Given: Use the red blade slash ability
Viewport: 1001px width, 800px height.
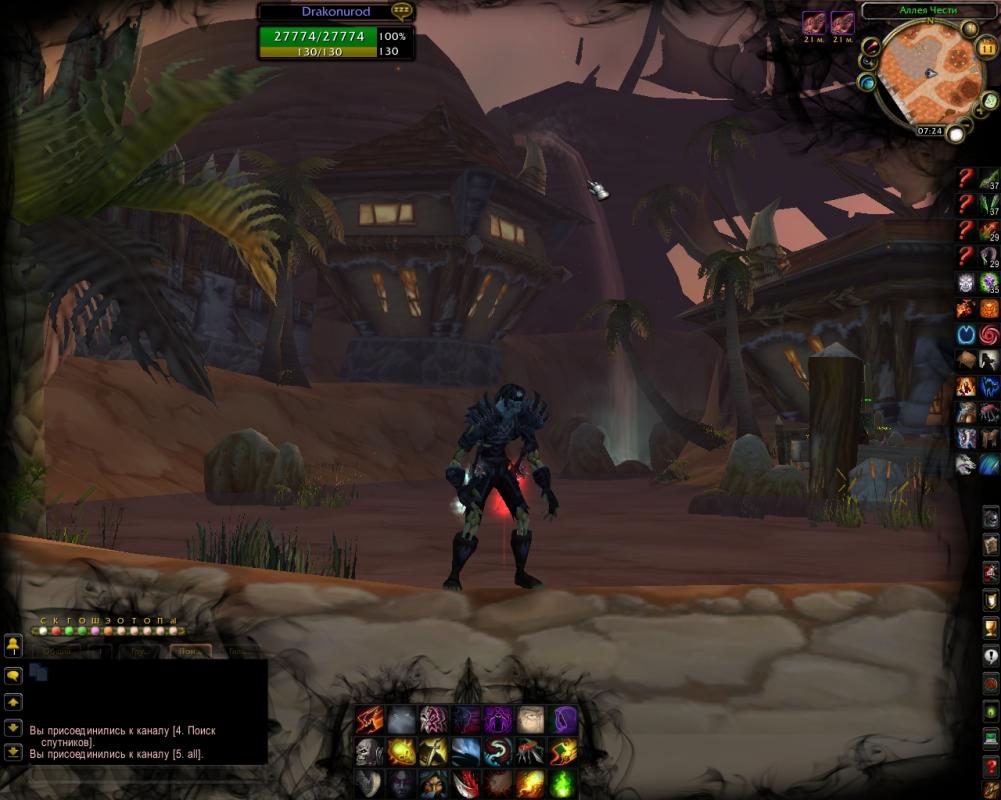Looking at the screenshot, I should pyautogui.click(x=466, y=783).
